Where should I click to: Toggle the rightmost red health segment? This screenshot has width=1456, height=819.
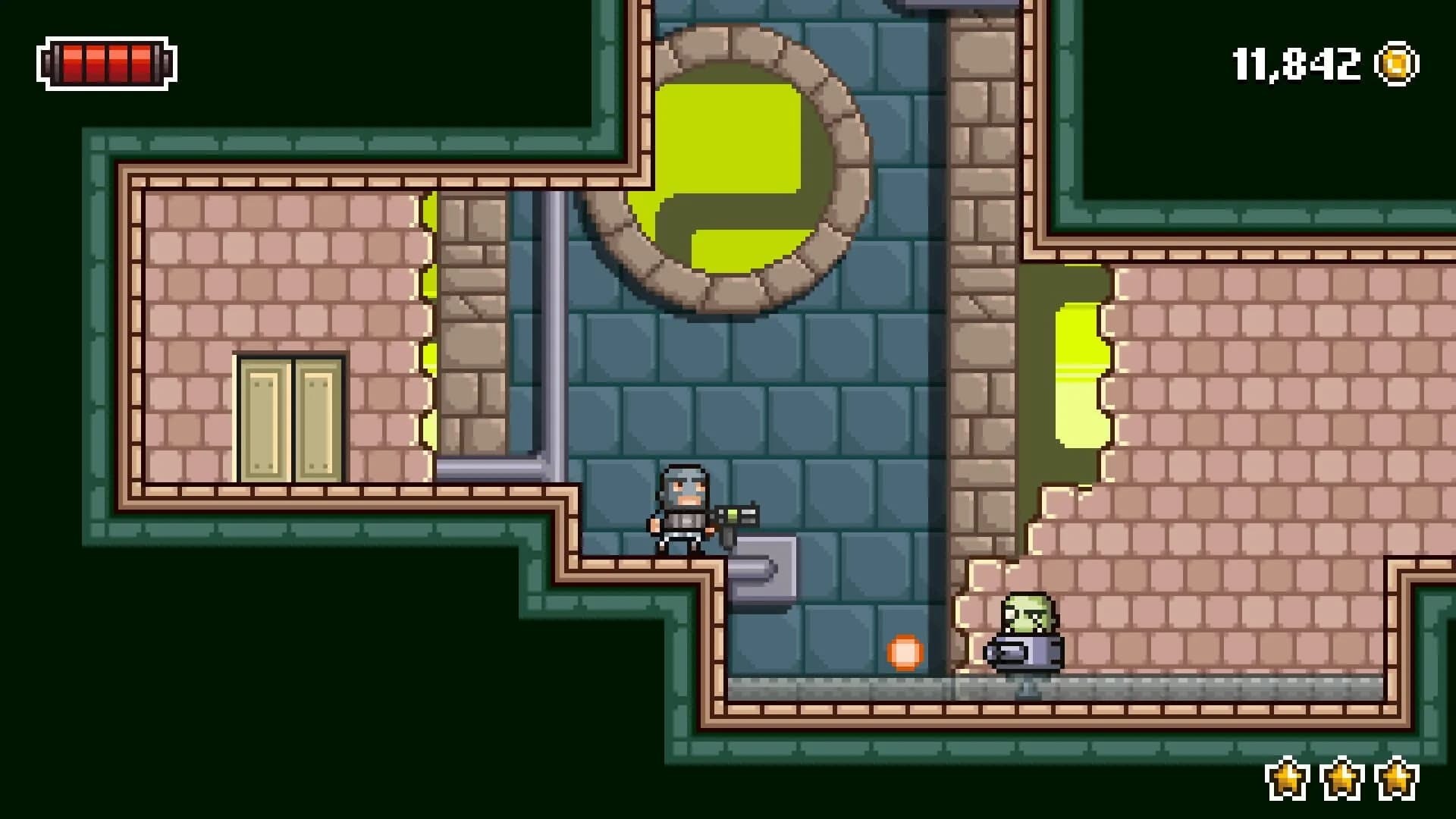[143, 62]
